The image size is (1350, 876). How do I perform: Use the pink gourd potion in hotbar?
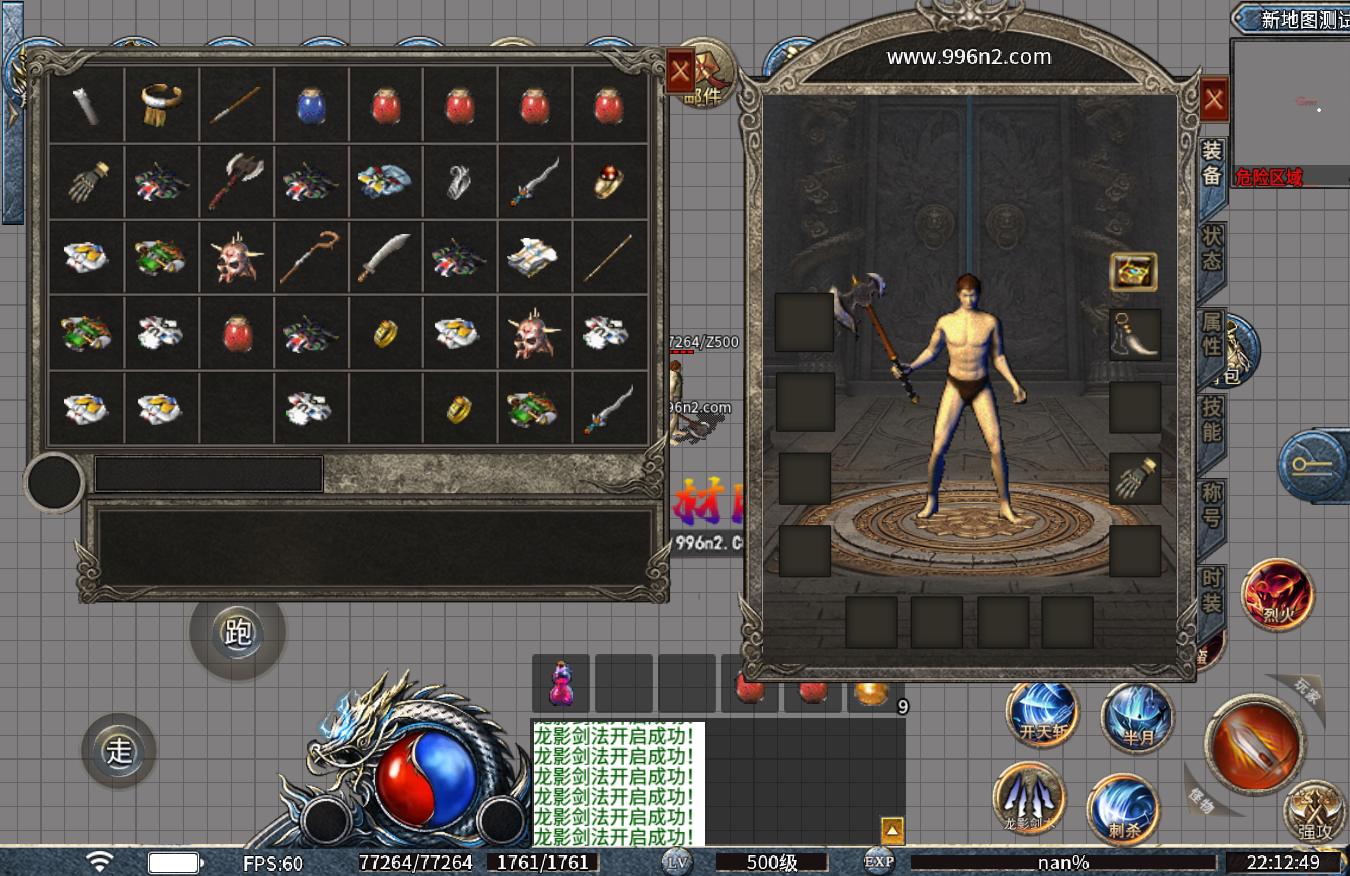(560, 684)
